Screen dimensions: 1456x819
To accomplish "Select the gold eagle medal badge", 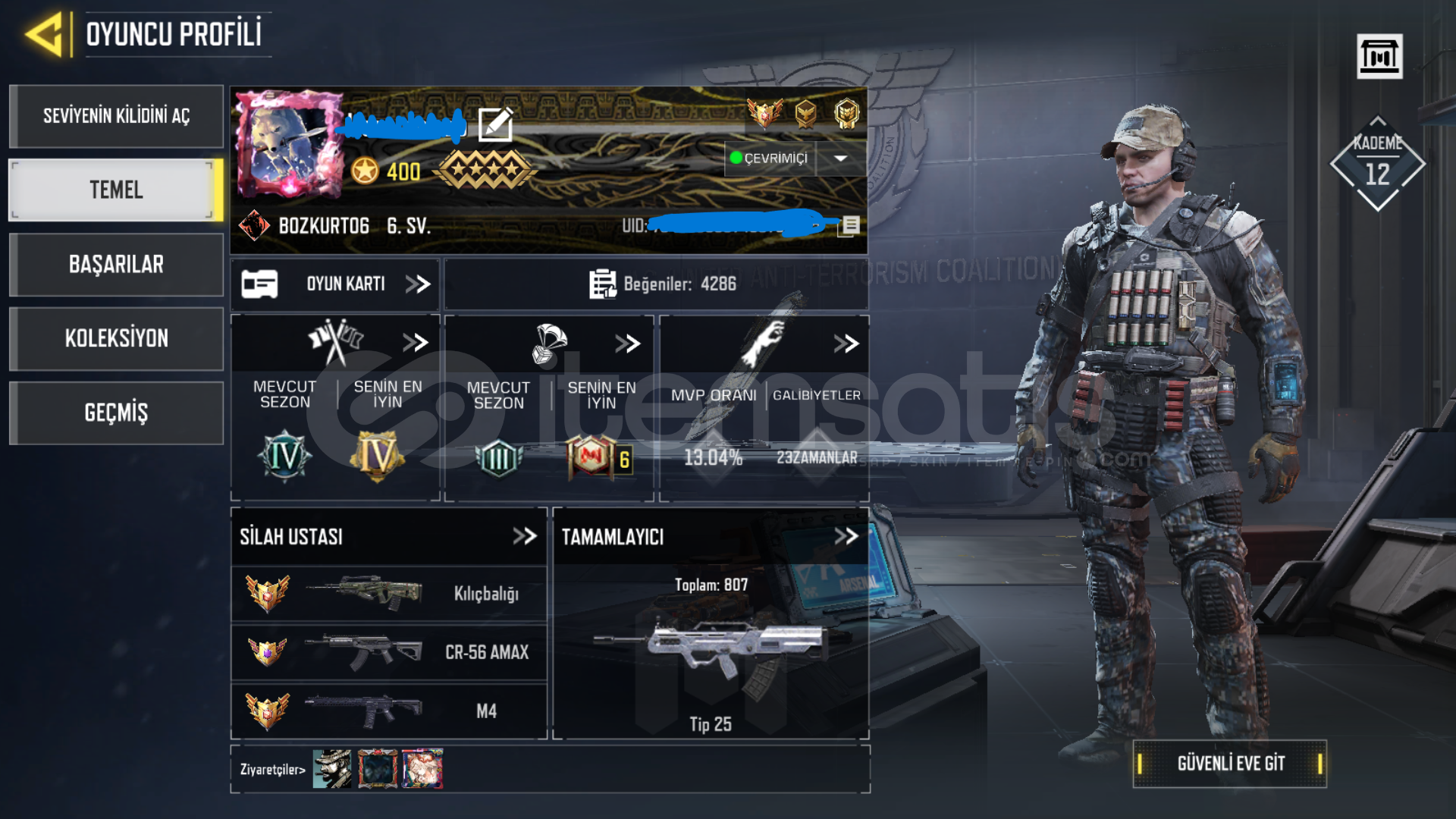I will pyautogui.click(x=806, y=114).
